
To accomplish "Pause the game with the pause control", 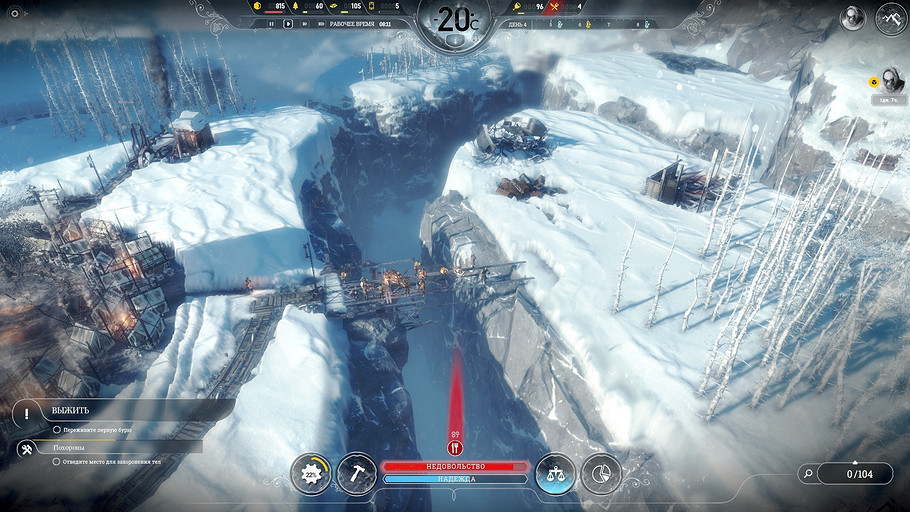I will pyautogui.click(x=271, y=24).
